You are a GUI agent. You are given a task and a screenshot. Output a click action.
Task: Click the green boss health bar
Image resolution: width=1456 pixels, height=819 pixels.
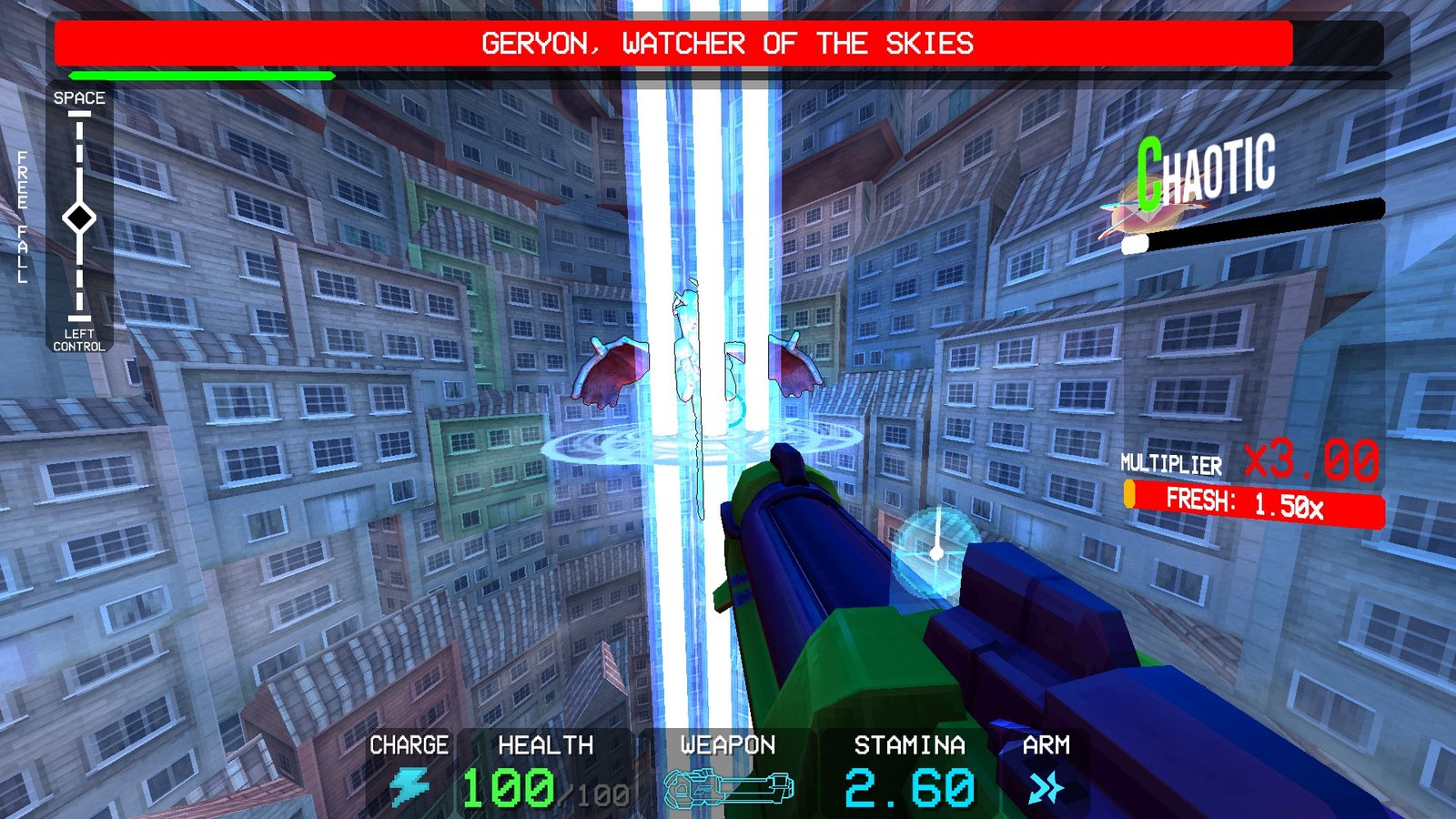(200, 76)
